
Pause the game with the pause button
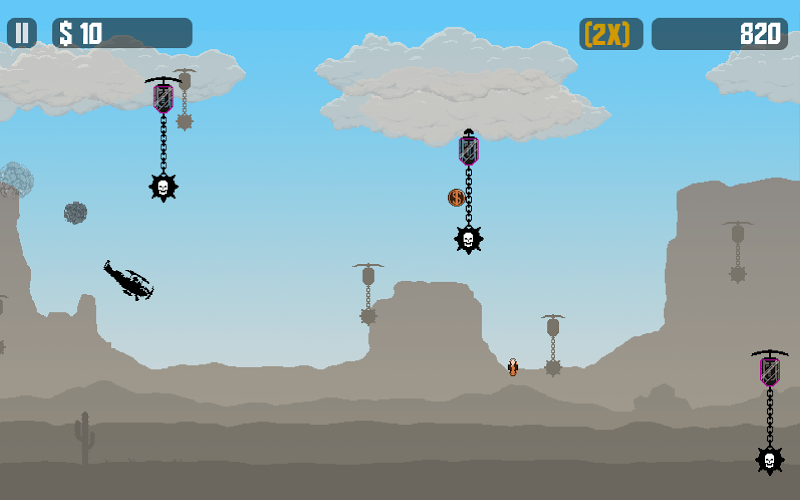(22, 33)
